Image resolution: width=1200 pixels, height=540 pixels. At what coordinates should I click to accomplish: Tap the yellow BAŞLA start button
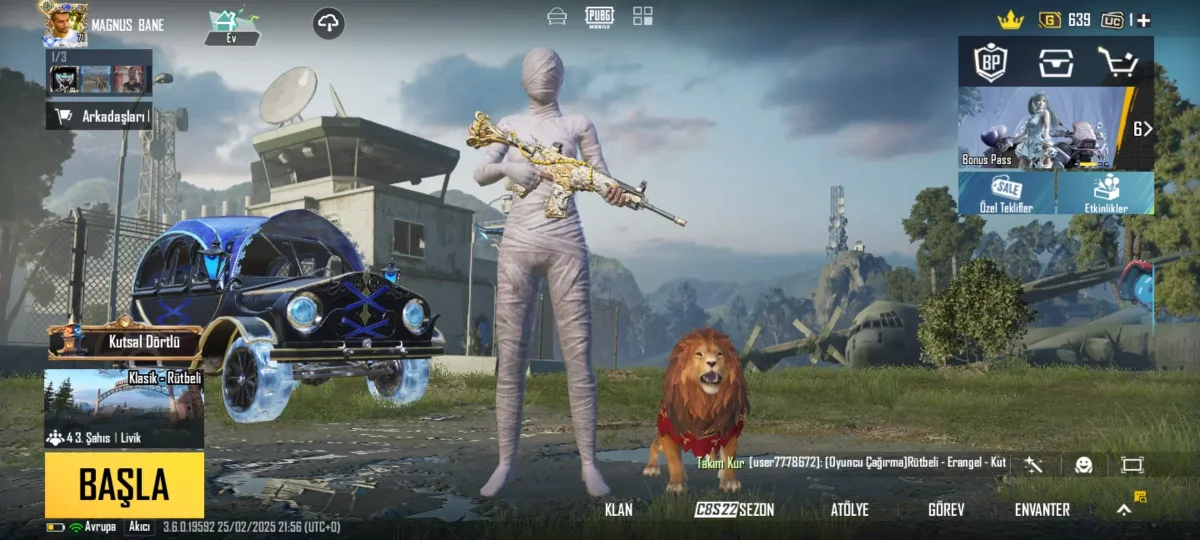(124, 486)
